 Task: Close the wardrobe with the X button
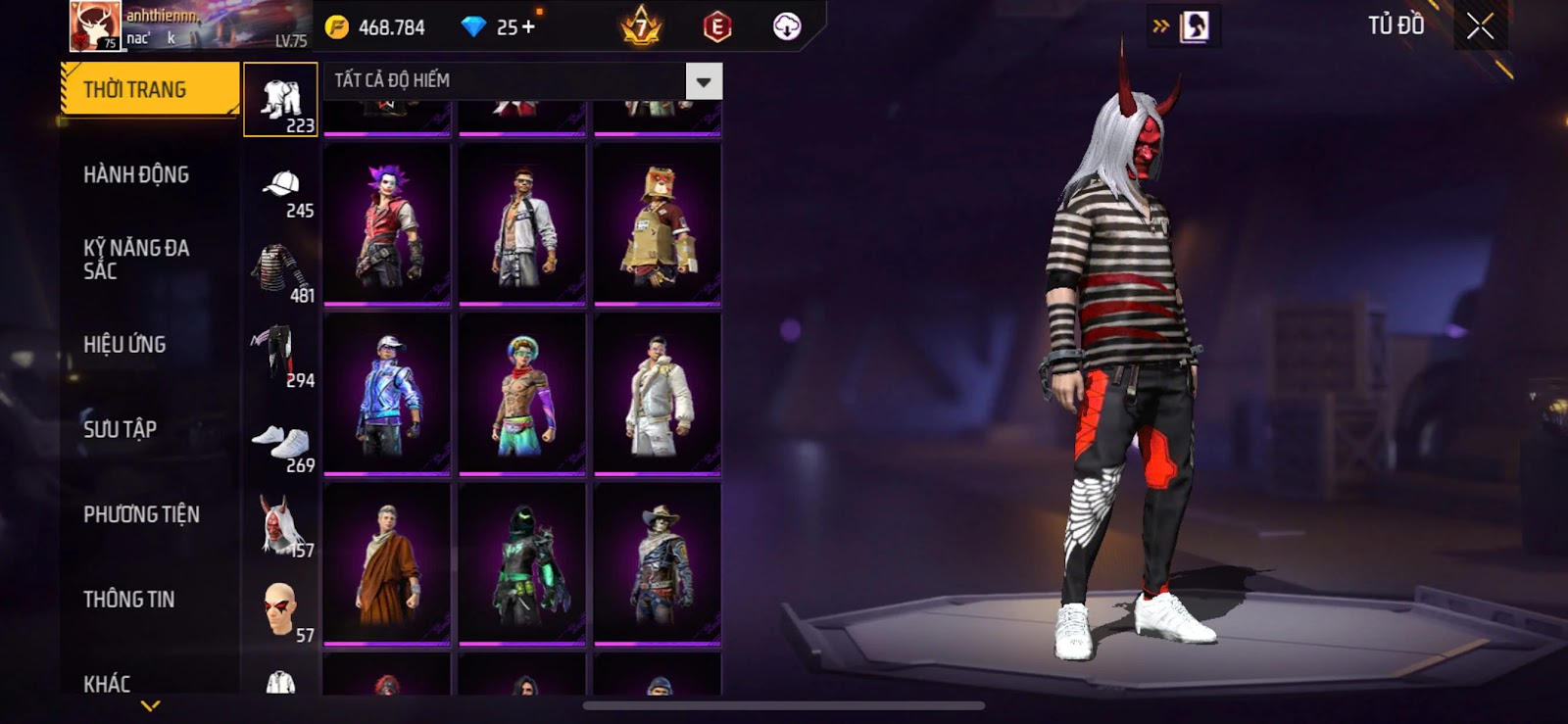pos(1480,26)
